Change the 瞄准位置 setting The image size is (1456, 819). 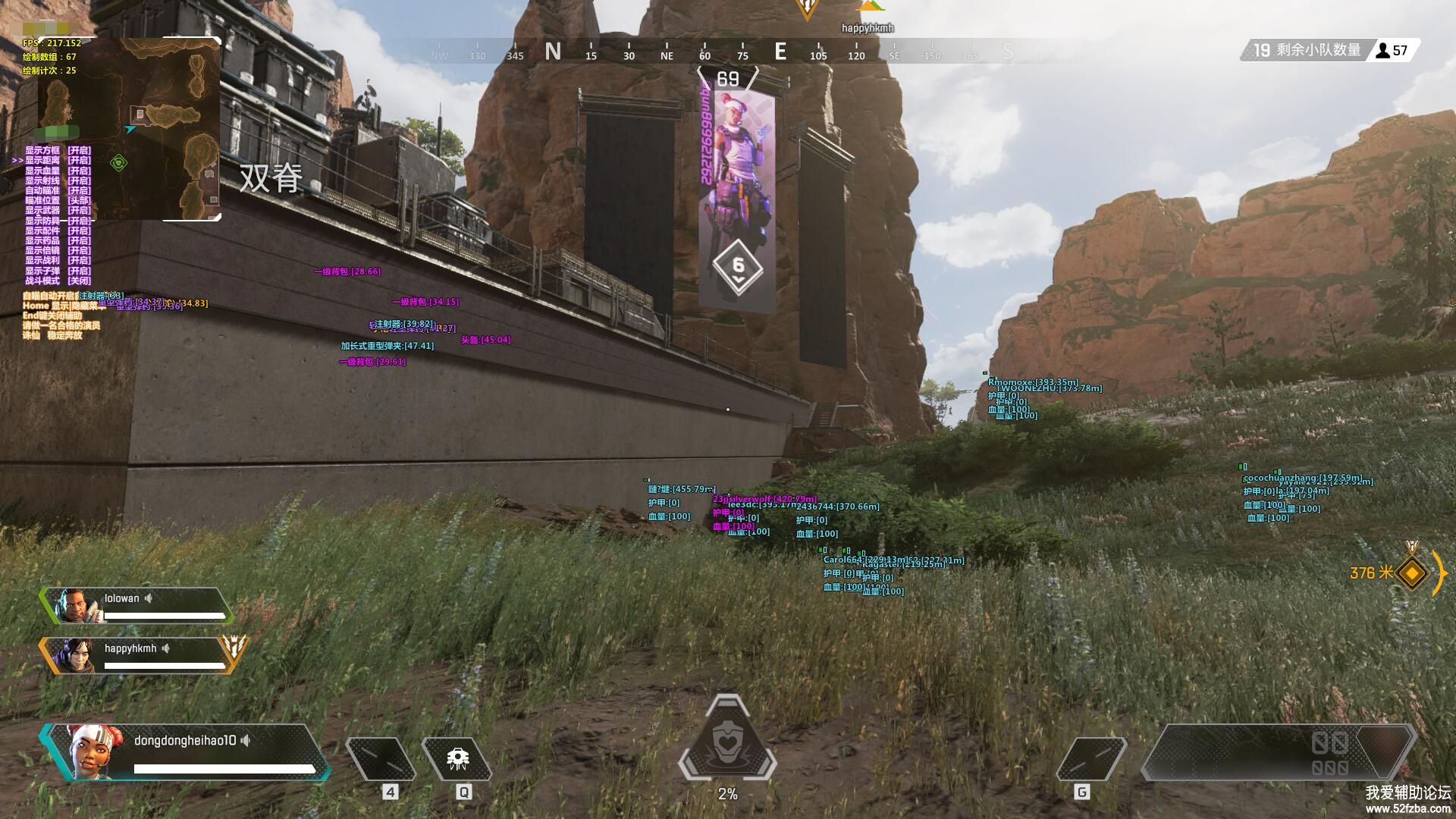58,200
